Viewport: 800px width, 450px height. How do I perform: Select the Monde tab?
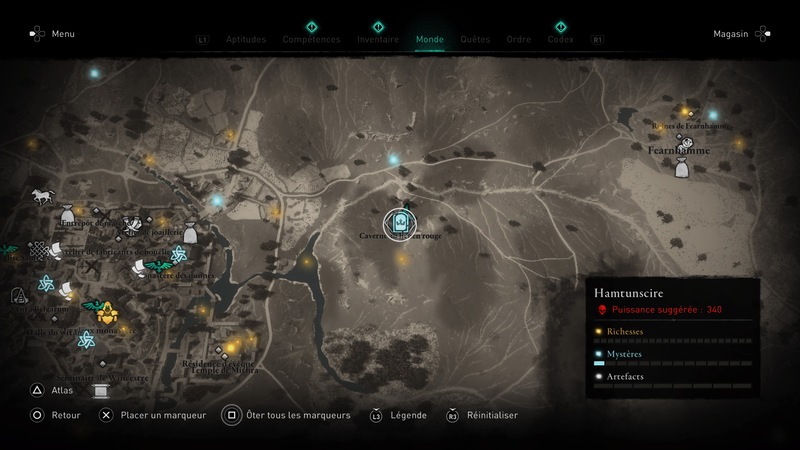click(429, 40)
